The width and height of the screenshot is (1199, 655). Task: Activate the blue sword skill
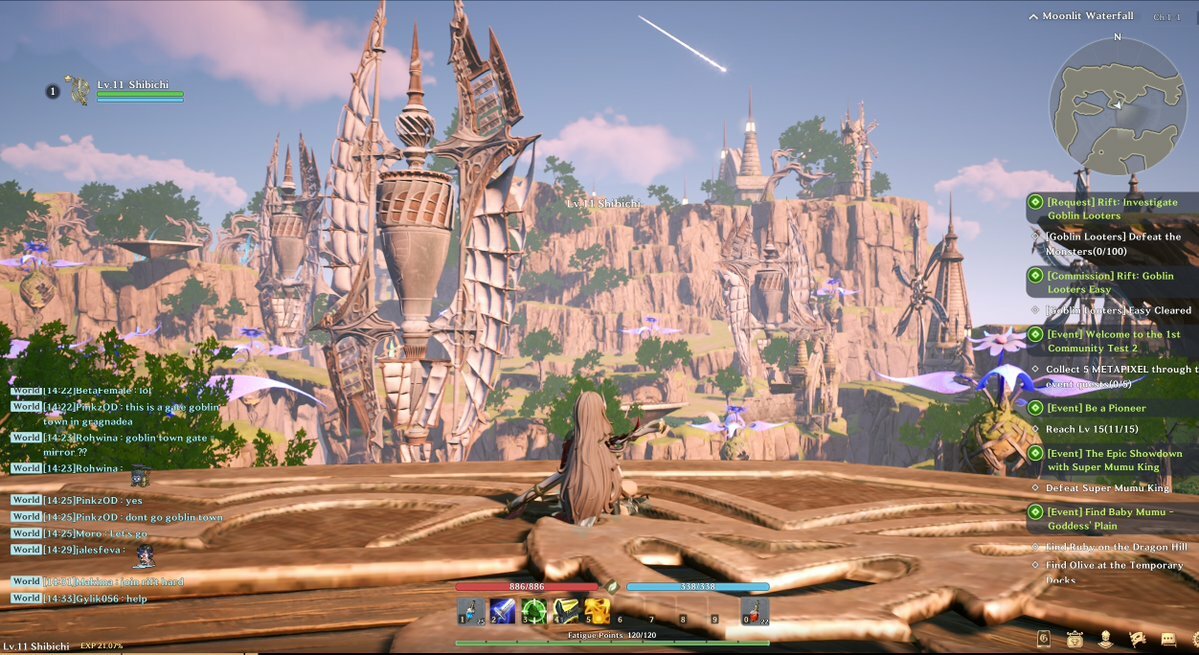[502, 610]
